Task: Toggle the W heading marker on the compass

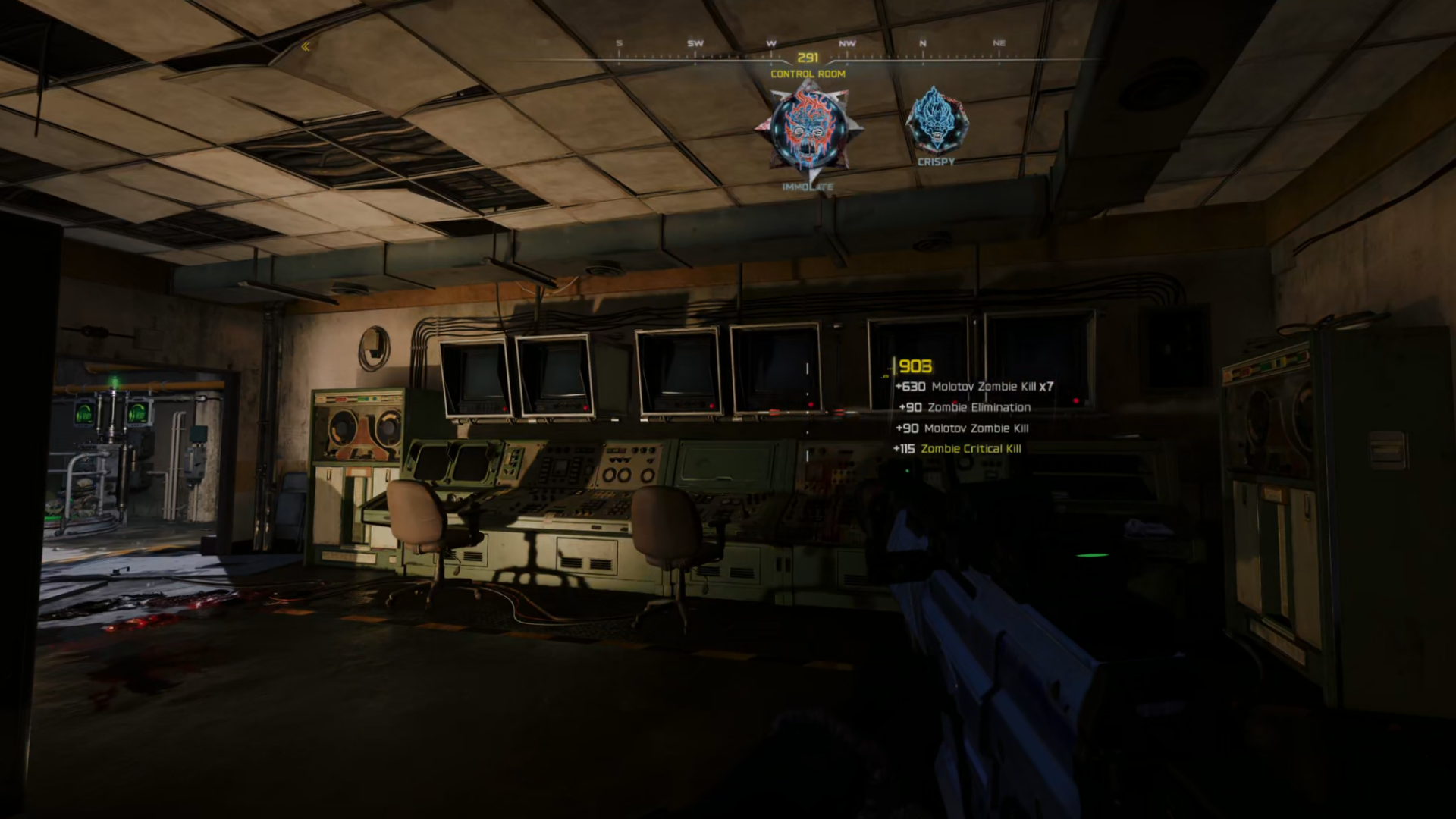Action: [770, 43]
